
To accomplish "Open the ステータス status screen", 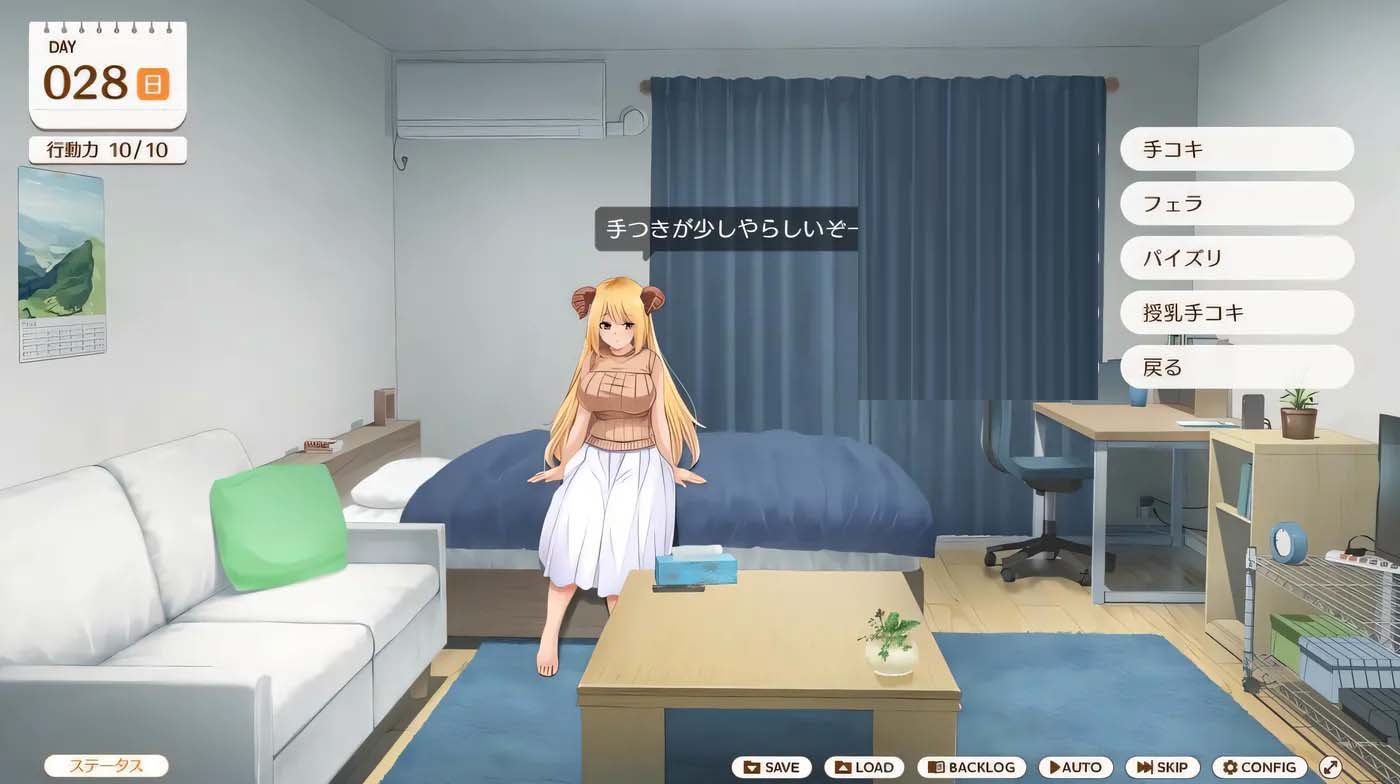I will [105, 766].
